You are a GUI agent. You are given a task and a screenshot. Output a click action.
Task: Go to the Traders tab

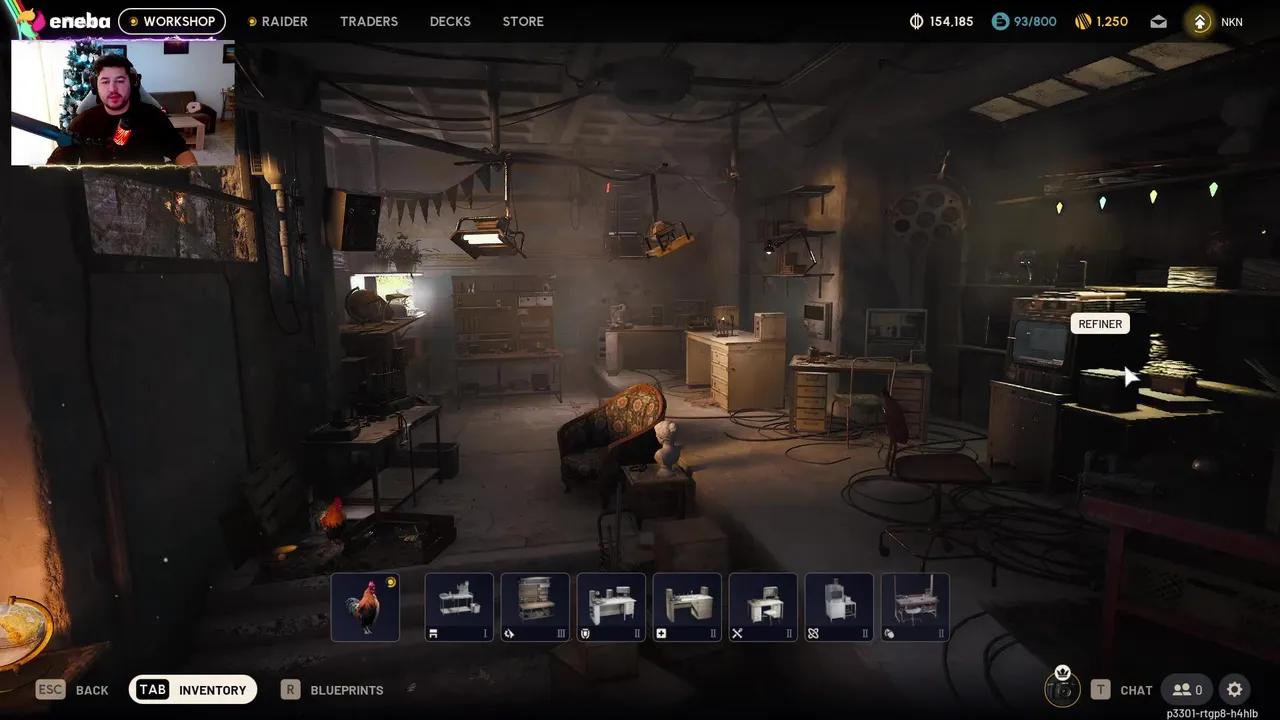tap(368, 21)
